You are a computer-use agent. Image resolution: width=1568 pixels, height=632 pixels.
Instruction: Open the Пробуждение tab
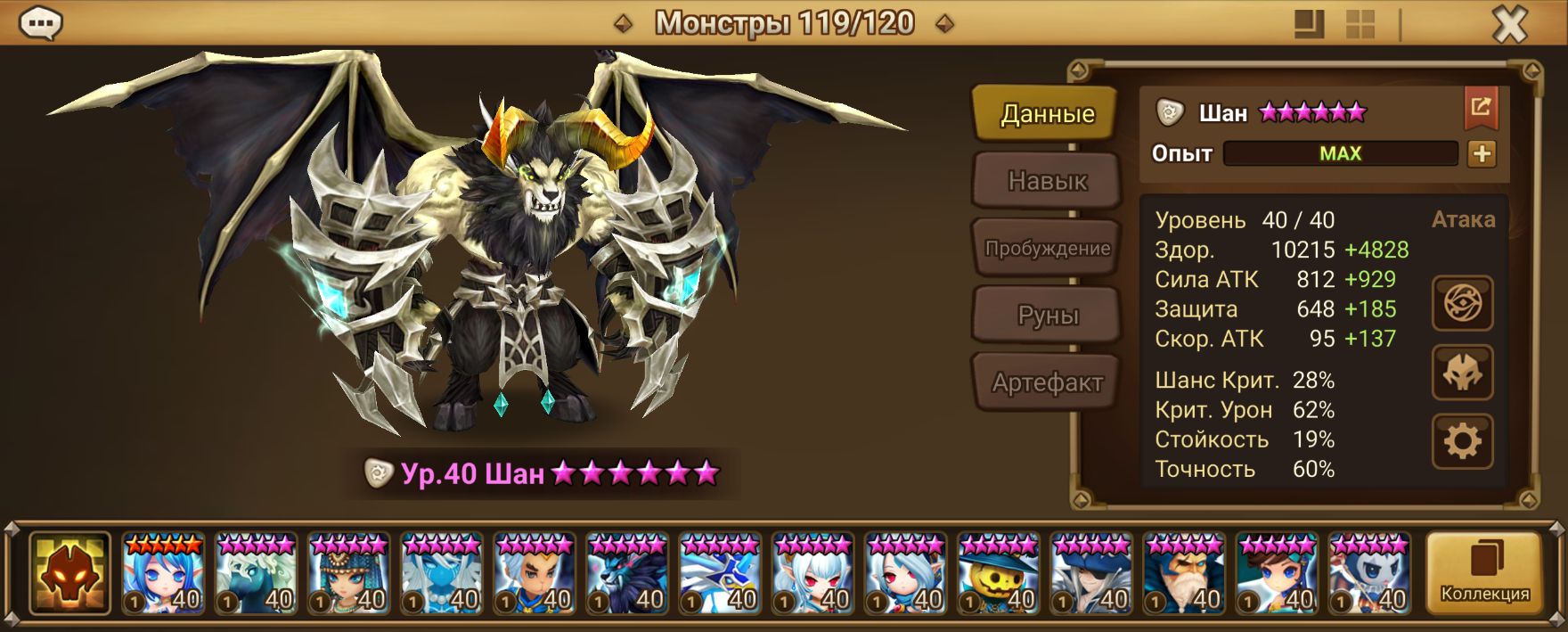click(x=1047, y=249)
